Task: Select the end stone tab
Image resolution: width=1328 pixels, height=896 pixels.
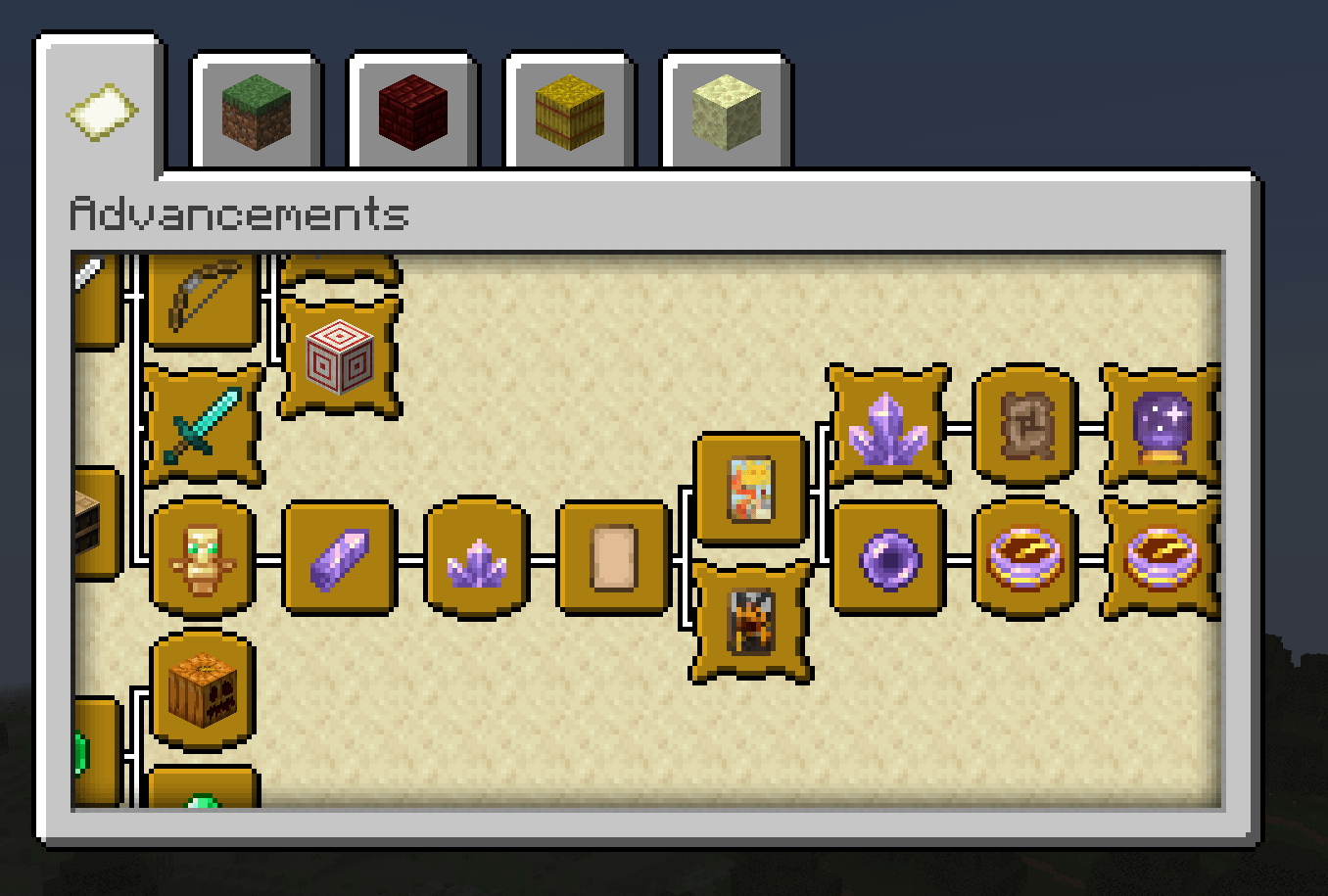Action: 723,111
